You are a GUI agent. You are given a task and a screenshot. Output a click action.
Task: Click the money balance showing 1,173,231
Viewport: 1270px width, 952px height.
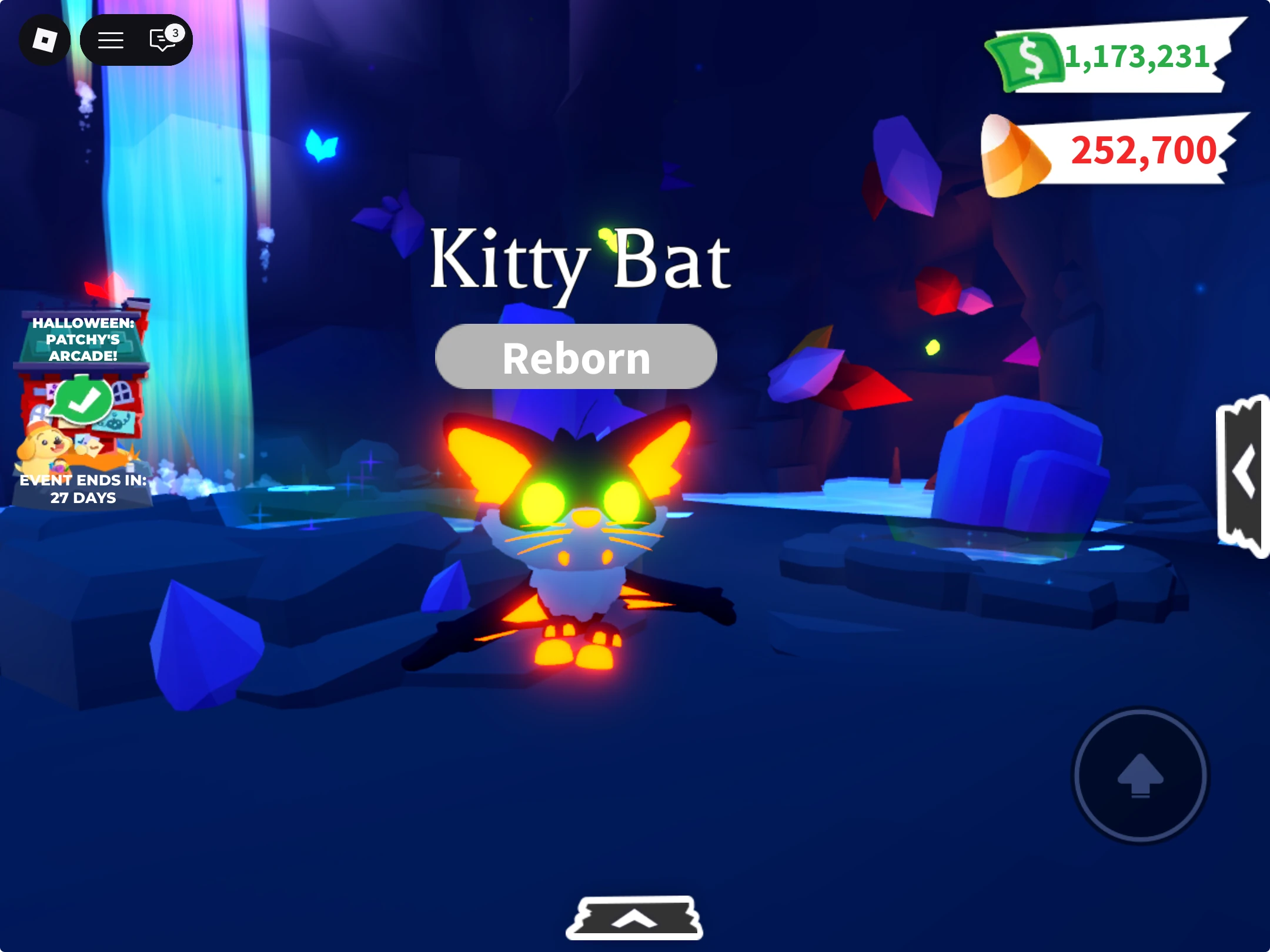click(x=1138, y=56)
